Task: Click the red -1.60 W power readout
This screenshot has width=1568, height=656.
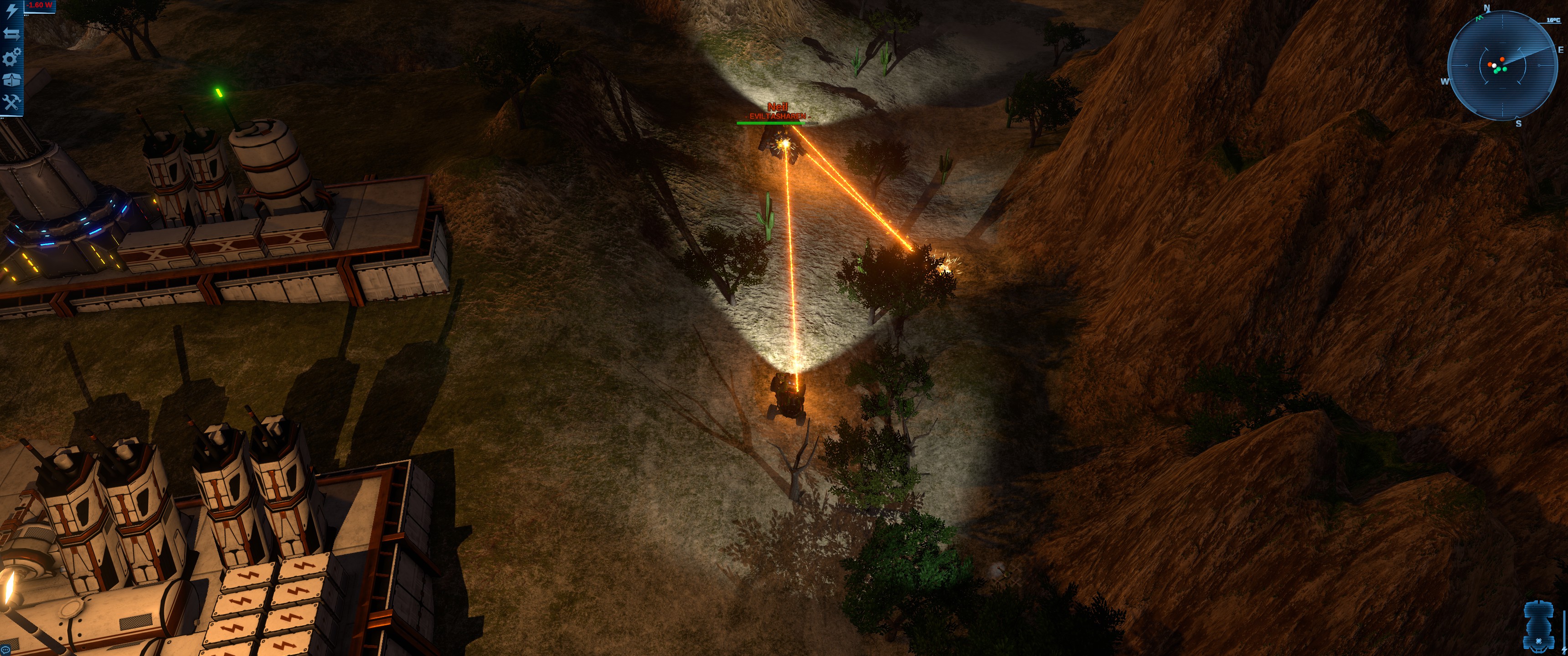Action: click(x=38, y=5)
